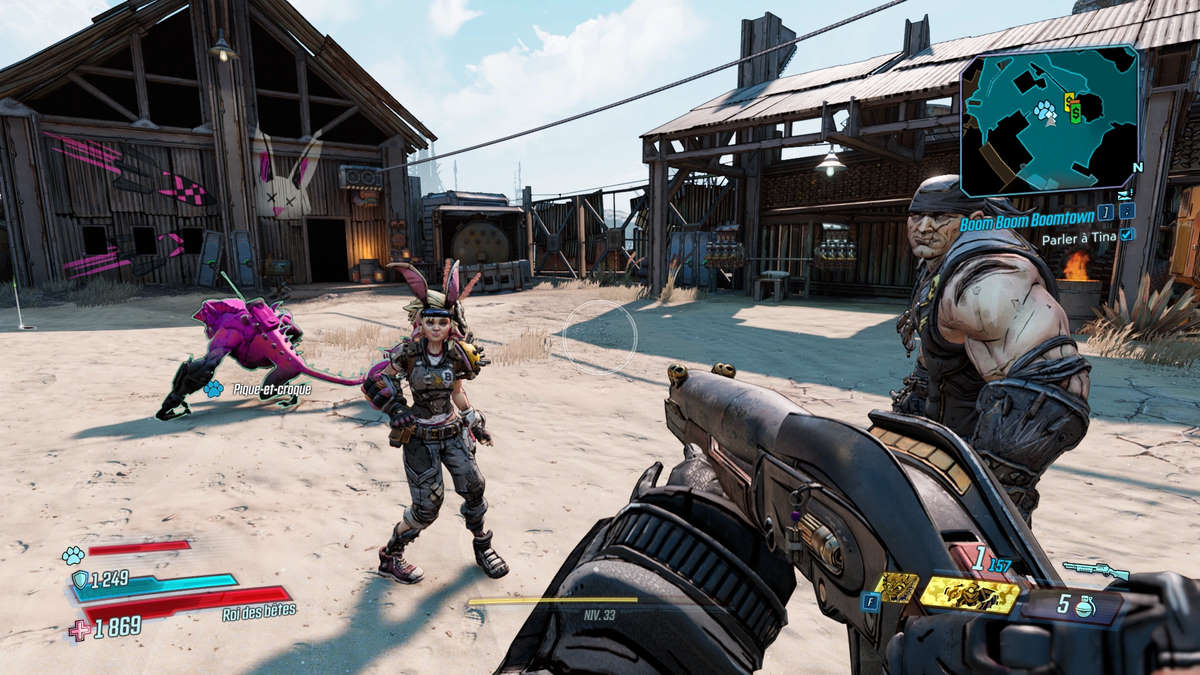The height and width of the screenshot is (675, 1200).
Task: Select the grenade icon
Action: [x=1086, y=607]
